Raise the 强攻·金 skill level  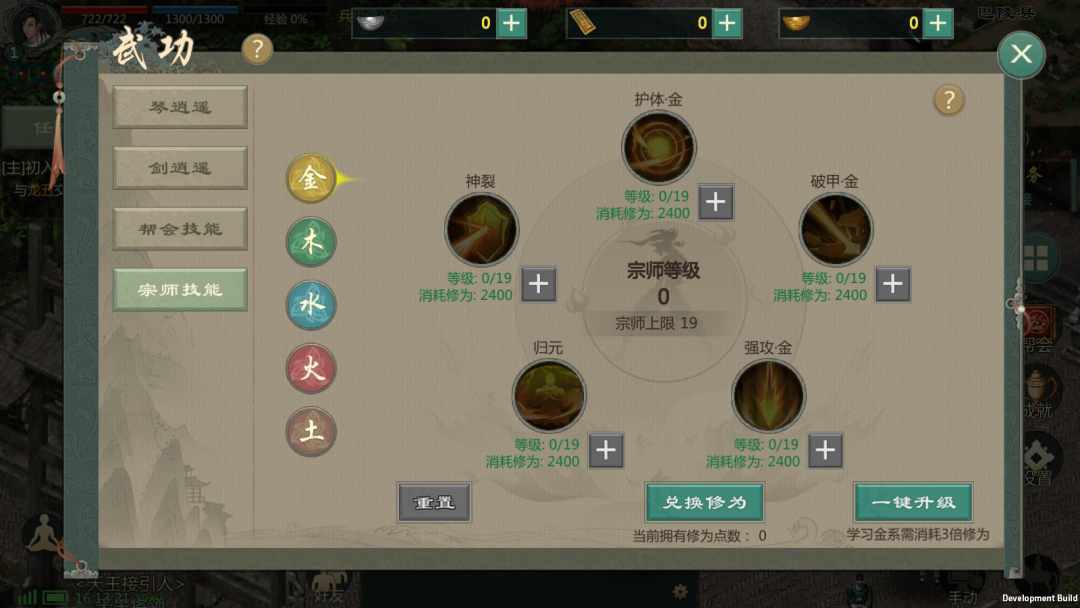point(825,451)
